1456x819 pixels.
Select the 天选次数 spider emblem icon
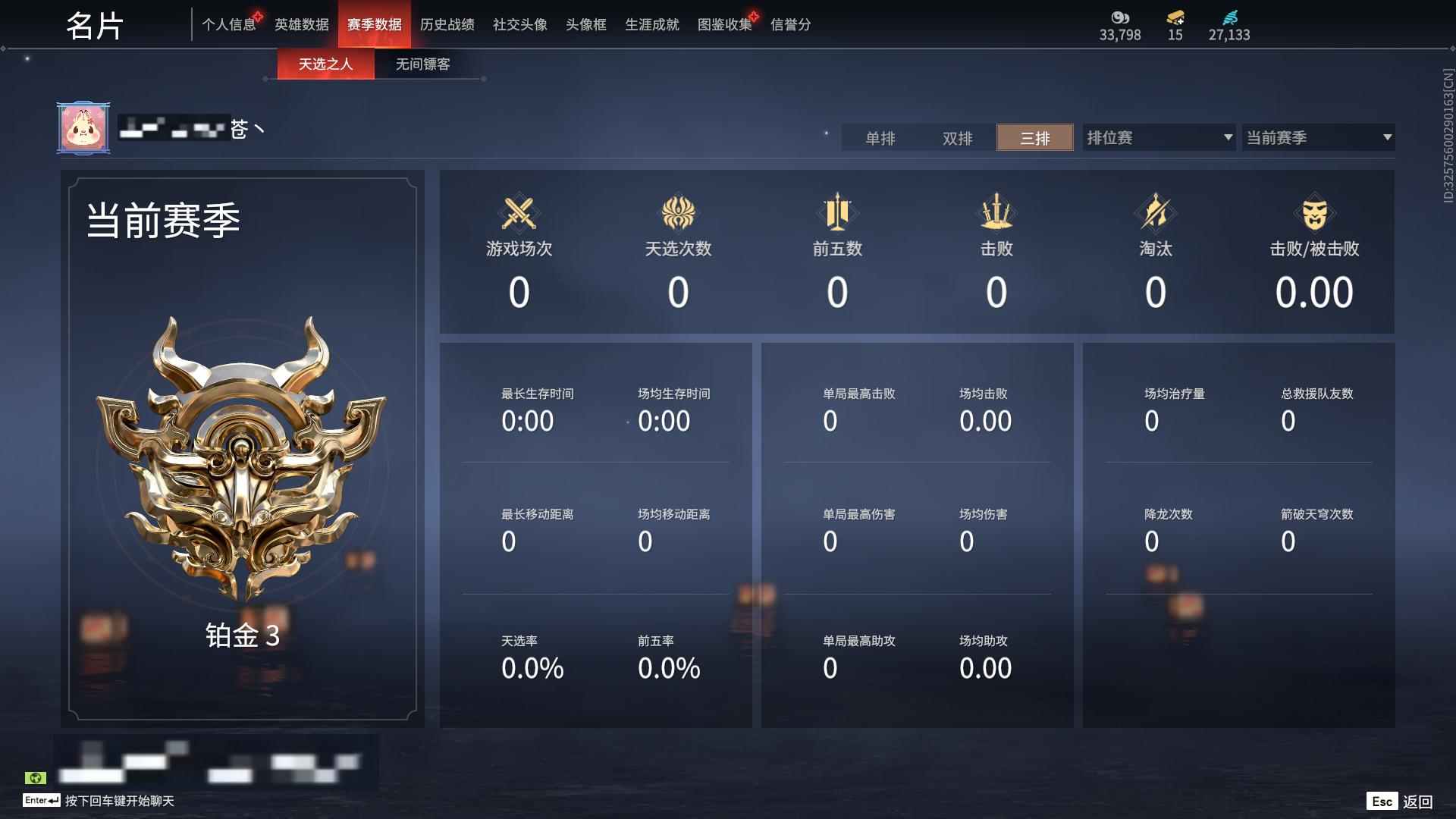point(679,213)
